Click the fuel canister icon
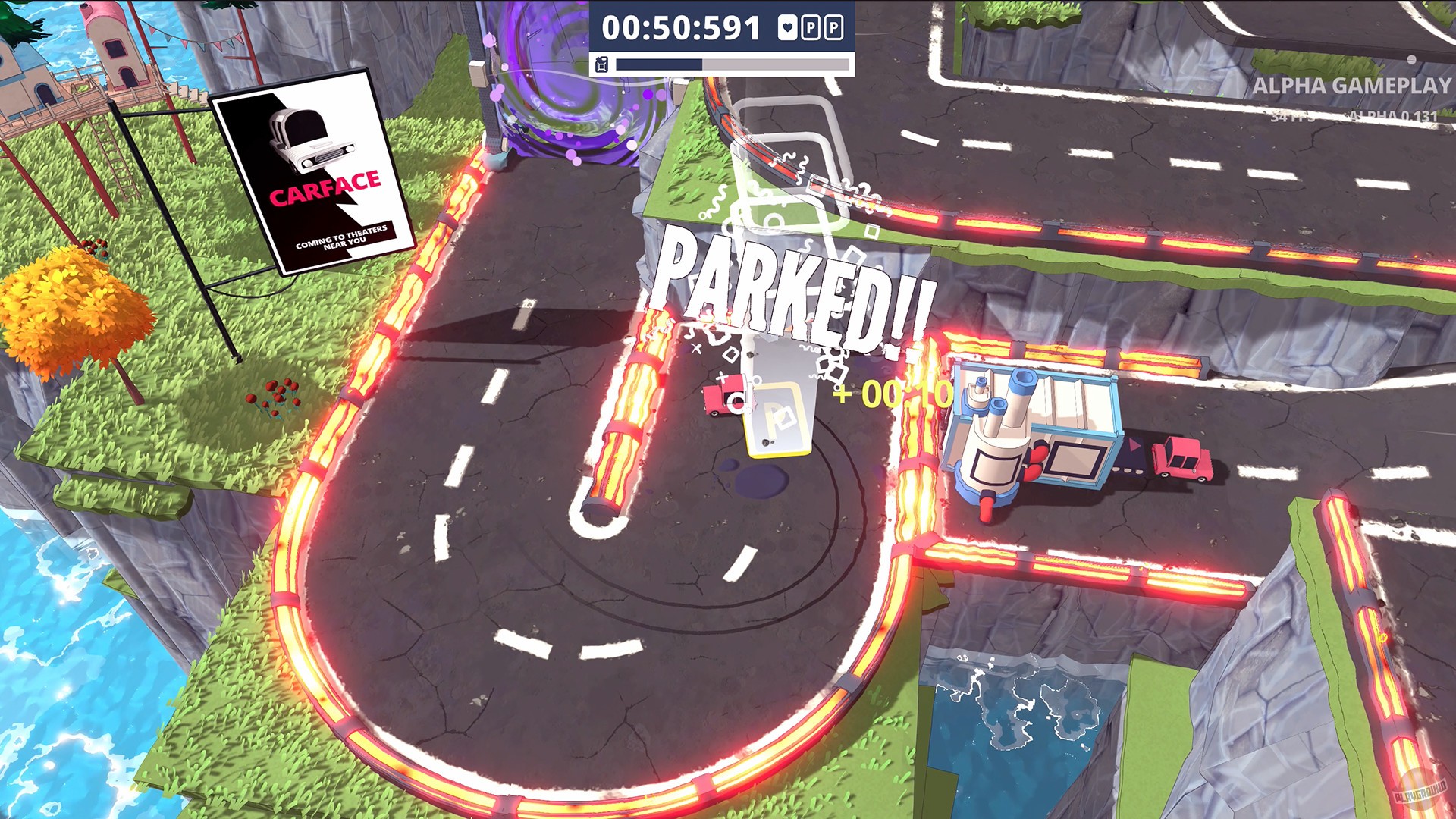 point(601,64)
